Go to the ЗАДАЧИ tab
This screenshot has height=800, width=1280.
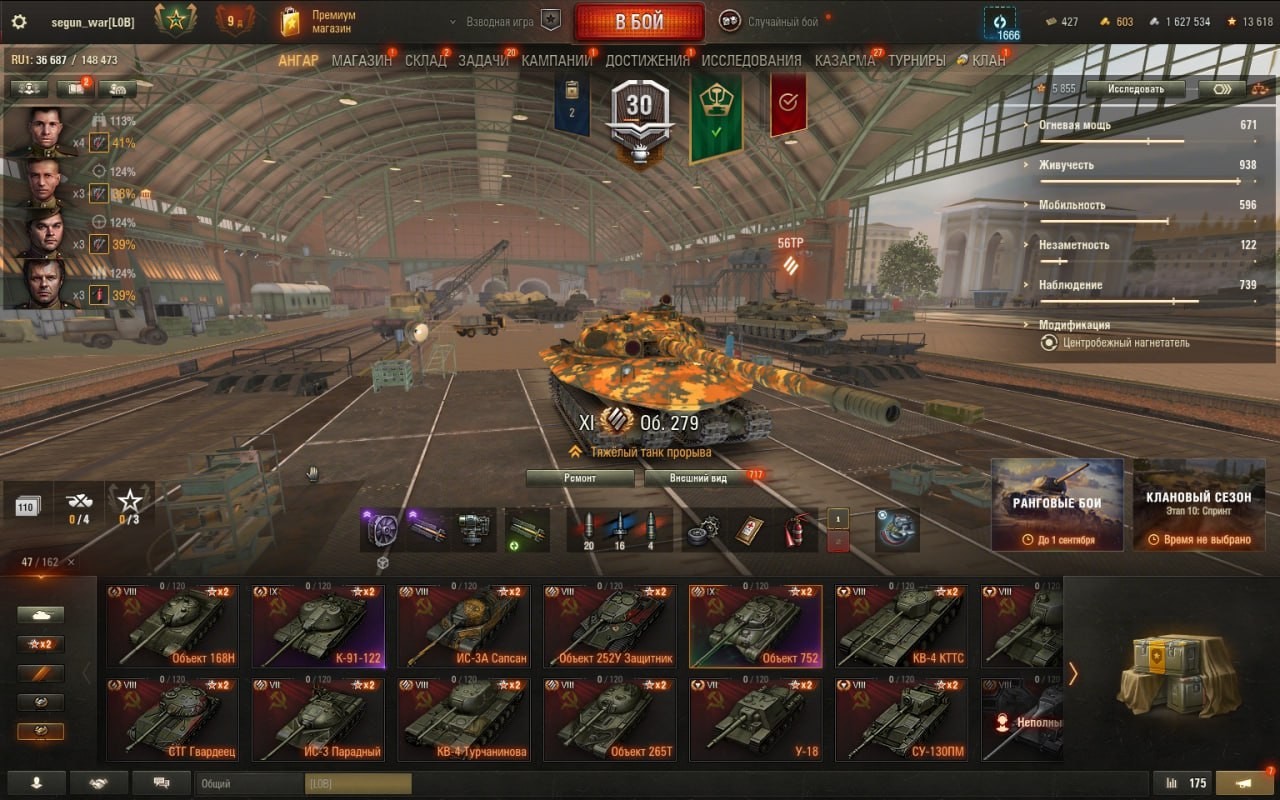pyautogui.click(x=483, y=60)
